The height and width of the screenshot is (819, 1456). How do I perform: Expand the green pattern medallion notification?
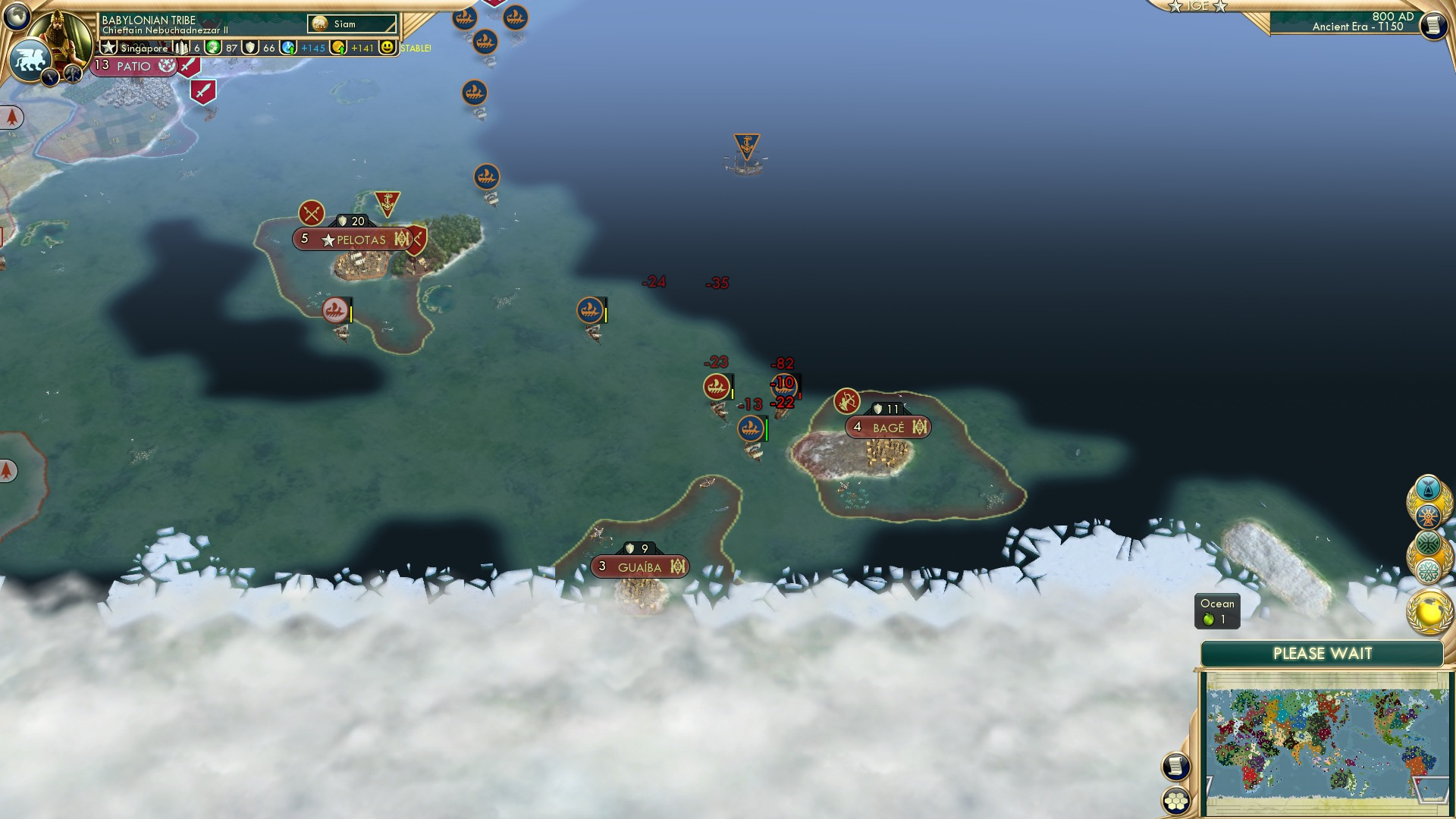pyautogui.click(x=1428, y=544)
